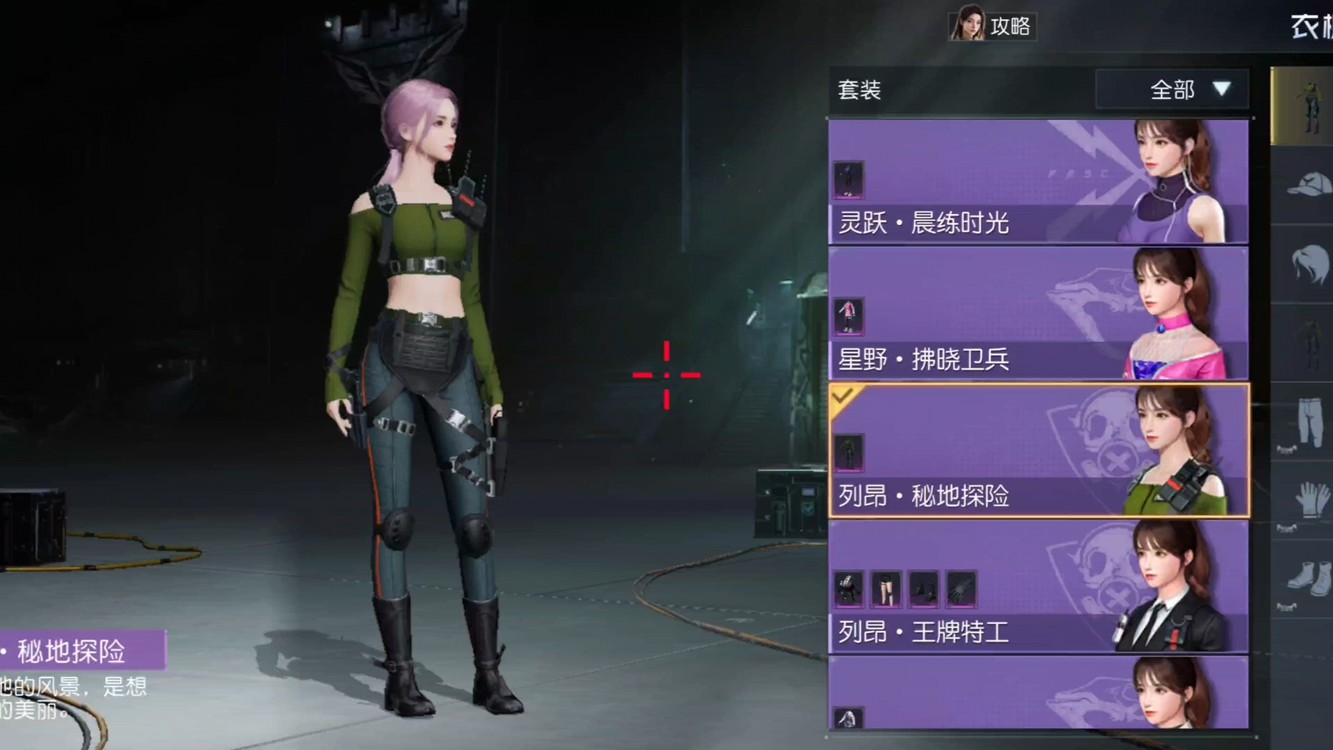Click the gloves item icon on 列昂·王牌特工 card
1333x750 pixels.
pyautogui.click(x=960, y=589)
